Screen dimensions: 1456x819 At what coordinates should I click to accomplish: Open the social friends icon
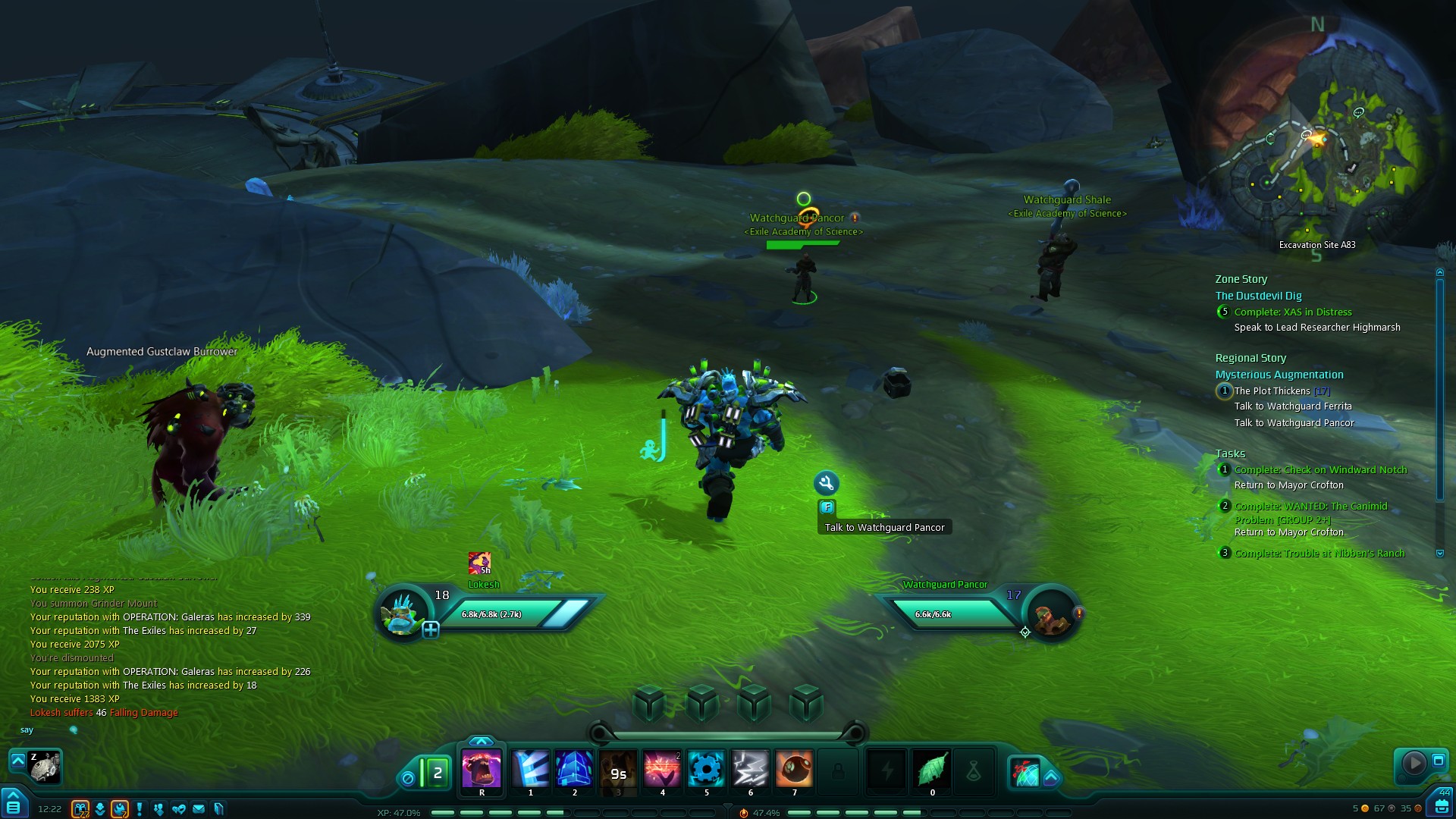point(158,809)
